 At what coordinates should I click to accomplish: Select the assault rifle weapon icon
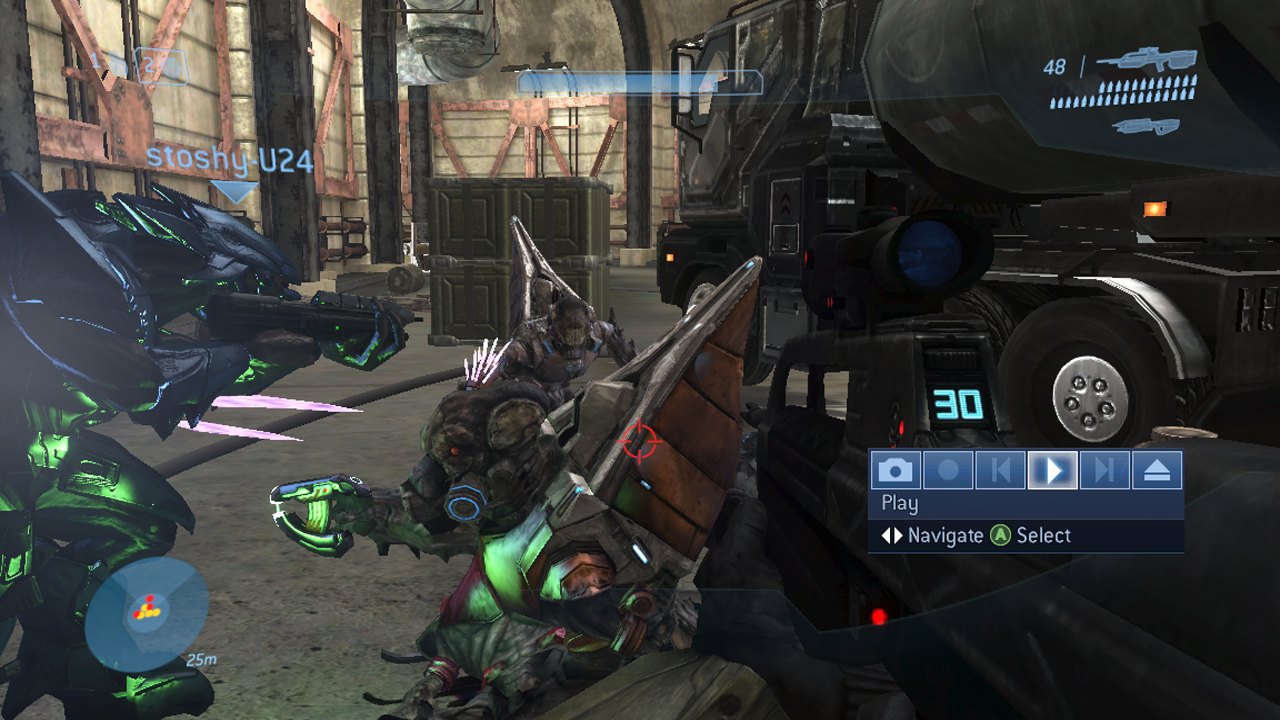[1146, 62]
